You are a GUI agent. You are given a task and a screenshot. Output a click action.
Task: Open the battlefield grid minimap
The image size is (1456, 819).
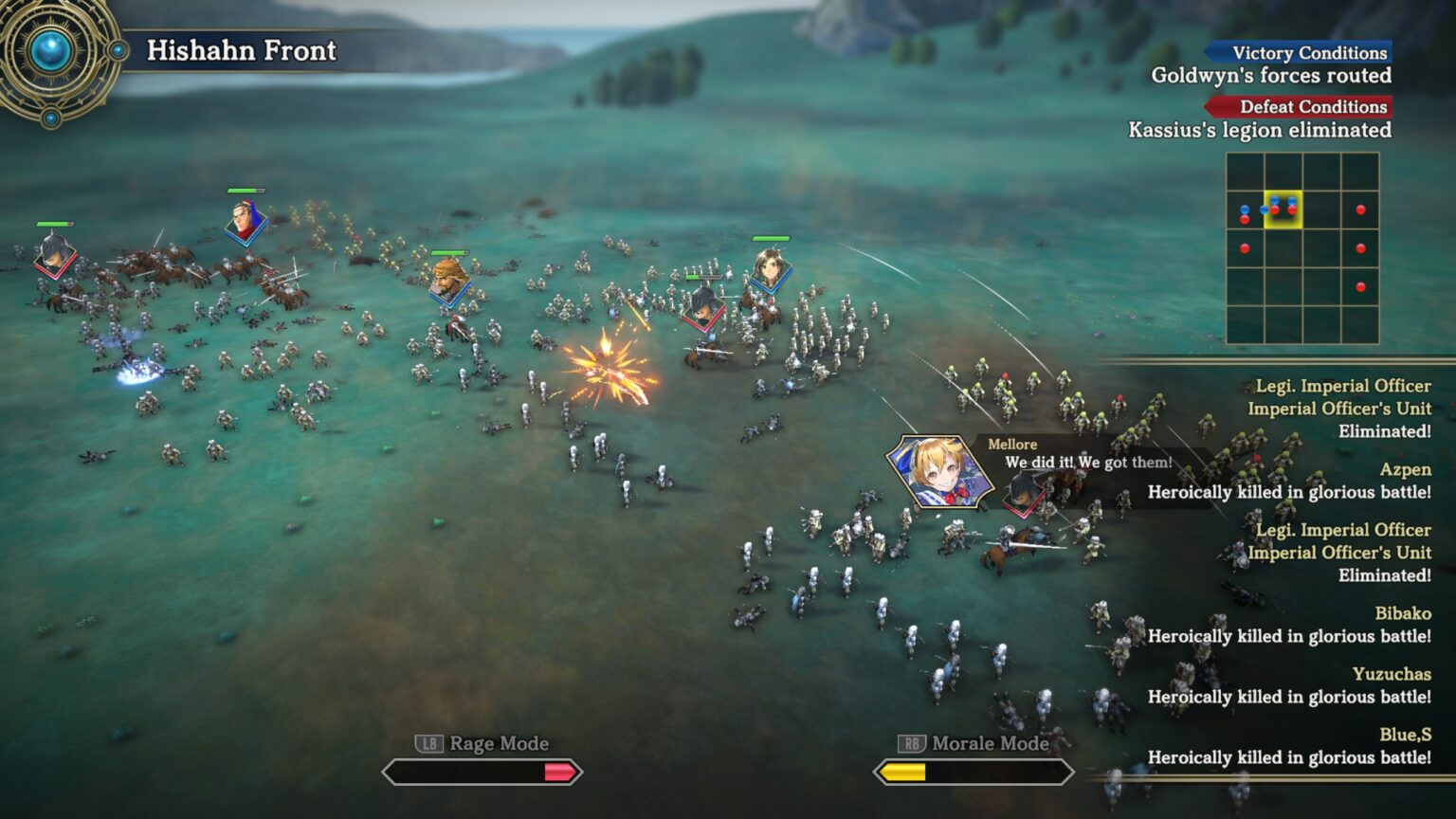click(x=1302, y=248)
